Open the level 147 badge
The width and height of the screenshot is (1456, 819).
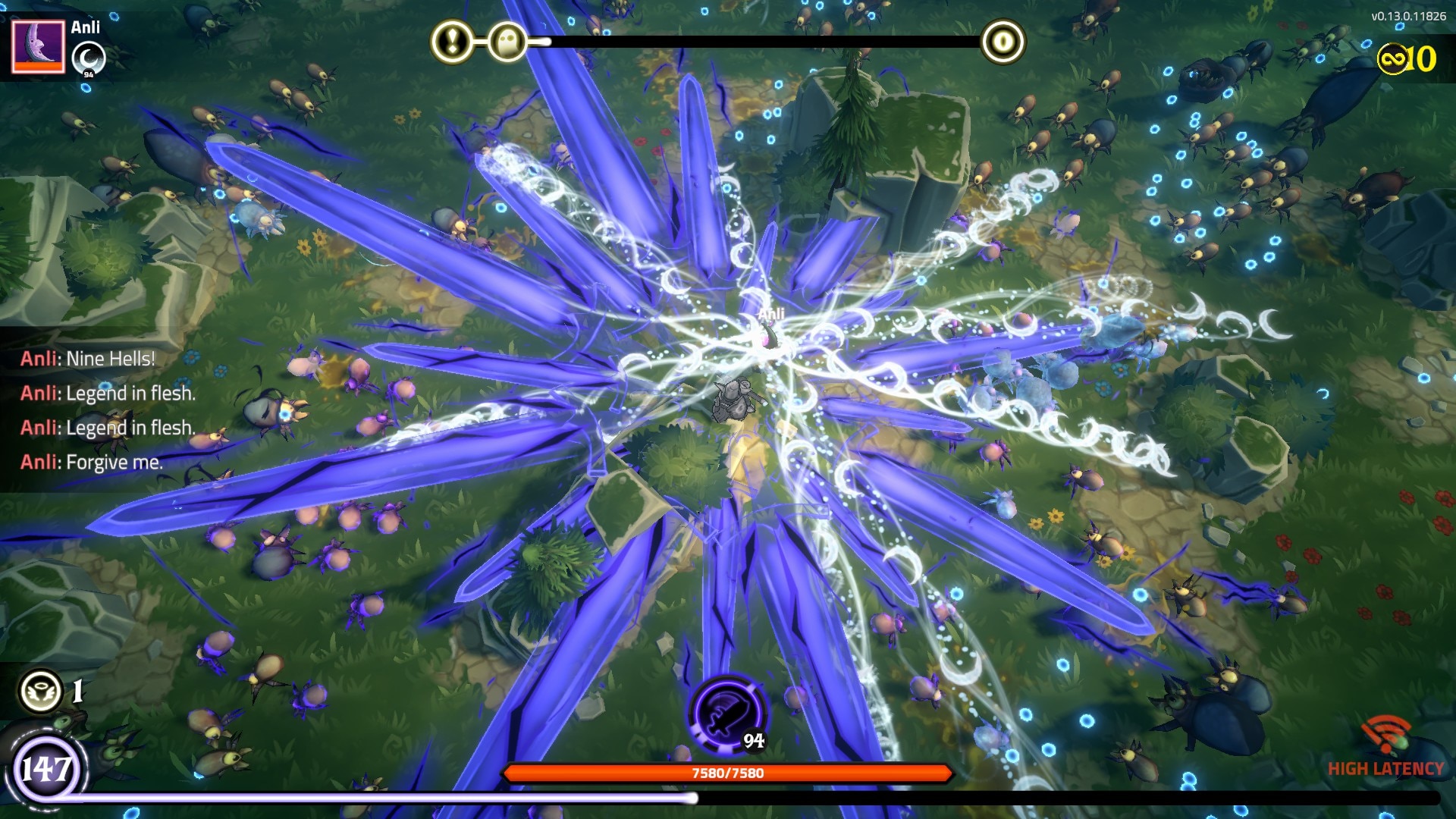[x=47, y=770]
